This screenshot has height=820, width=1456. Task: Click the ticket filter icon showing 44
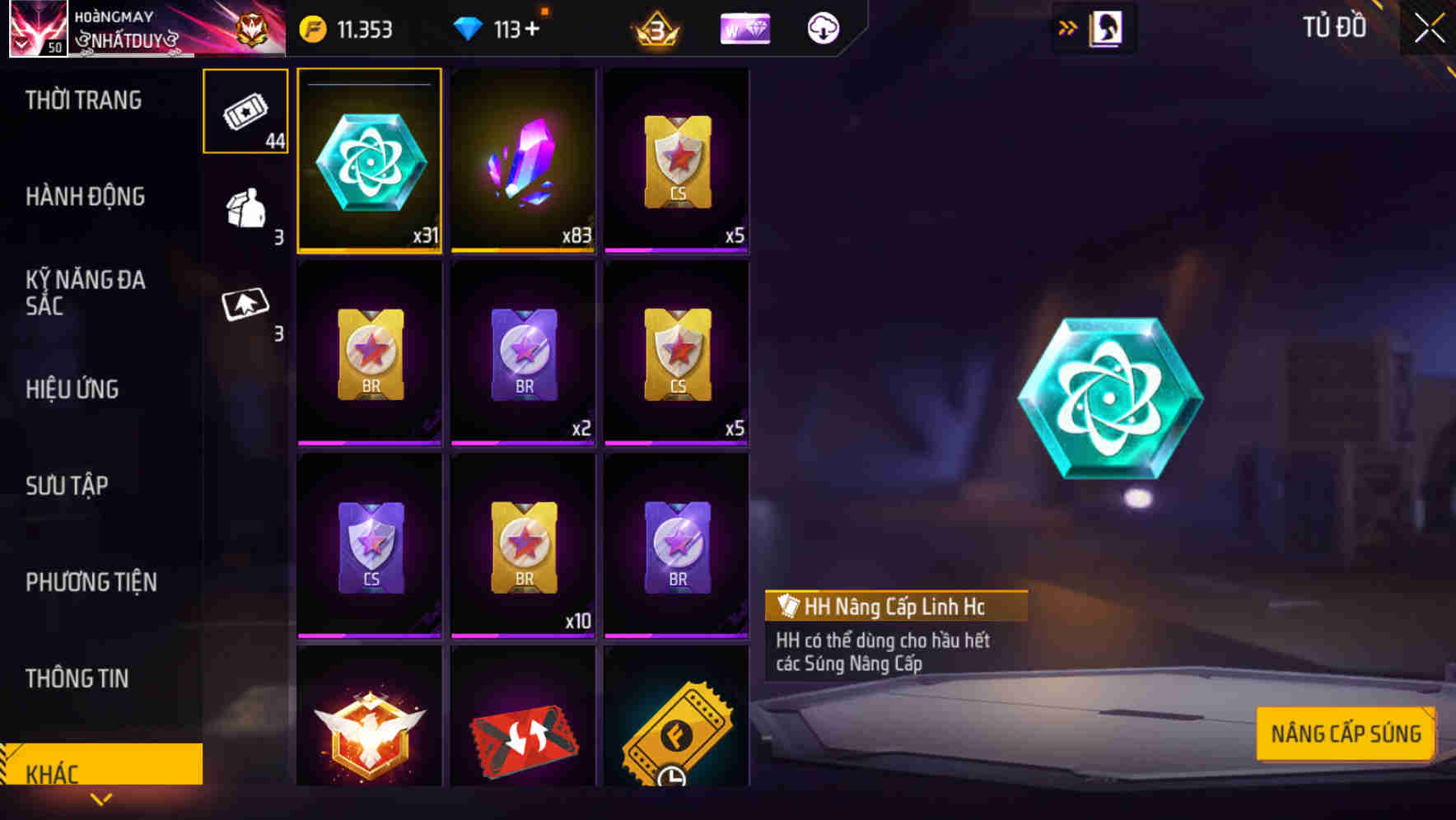pos(245,110)
